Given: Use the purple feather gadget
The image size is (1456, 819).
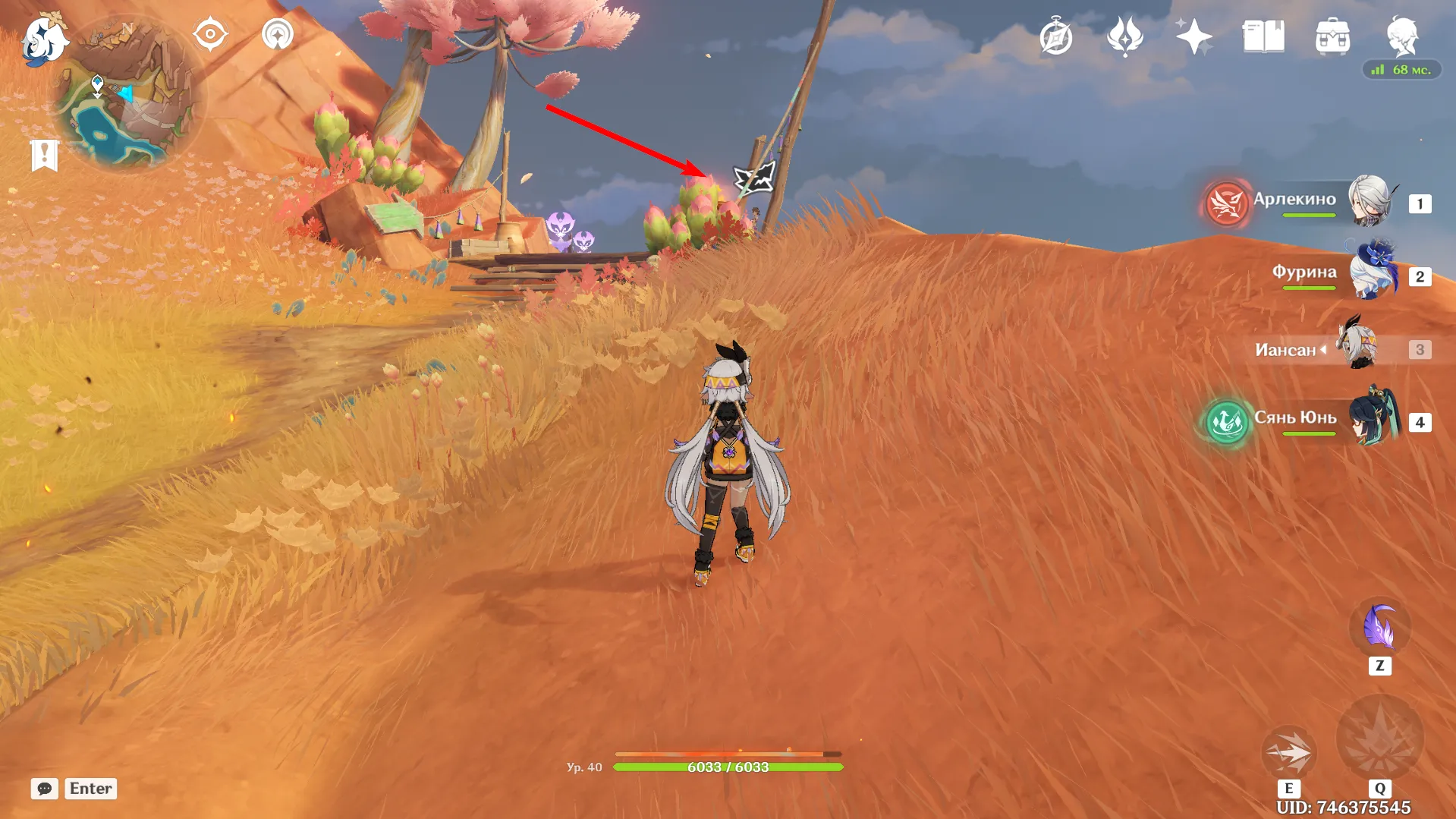Looking at the screenshot, I should [x=1379, y=628].
